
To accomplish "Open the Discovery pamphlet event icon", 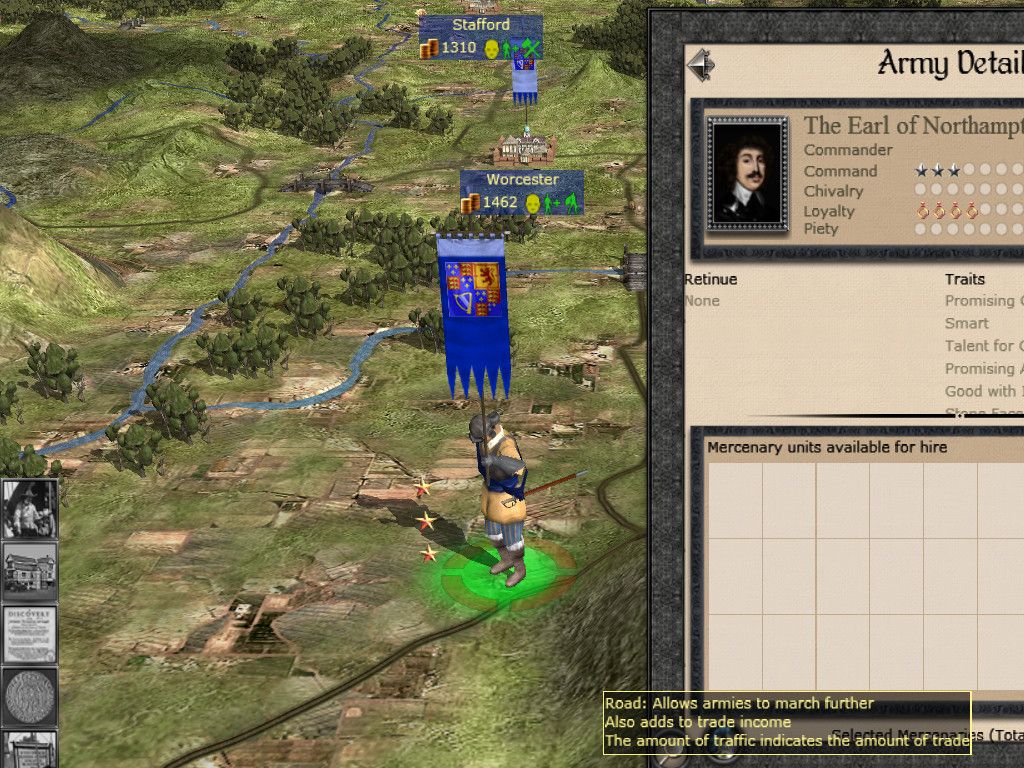I will tap(29, 634).
